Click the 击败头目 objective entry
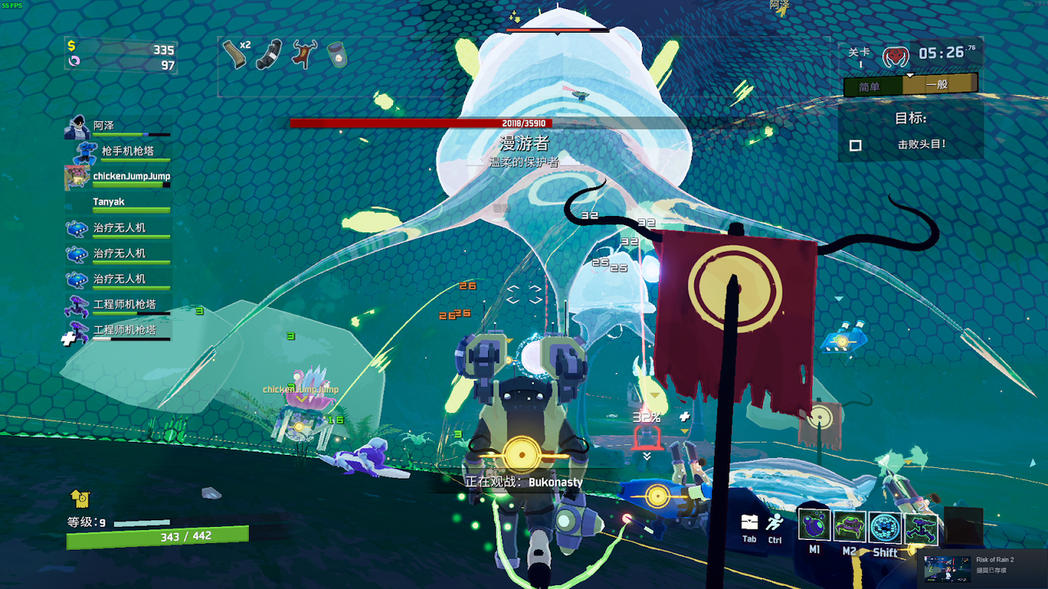 tap(921, 145)
